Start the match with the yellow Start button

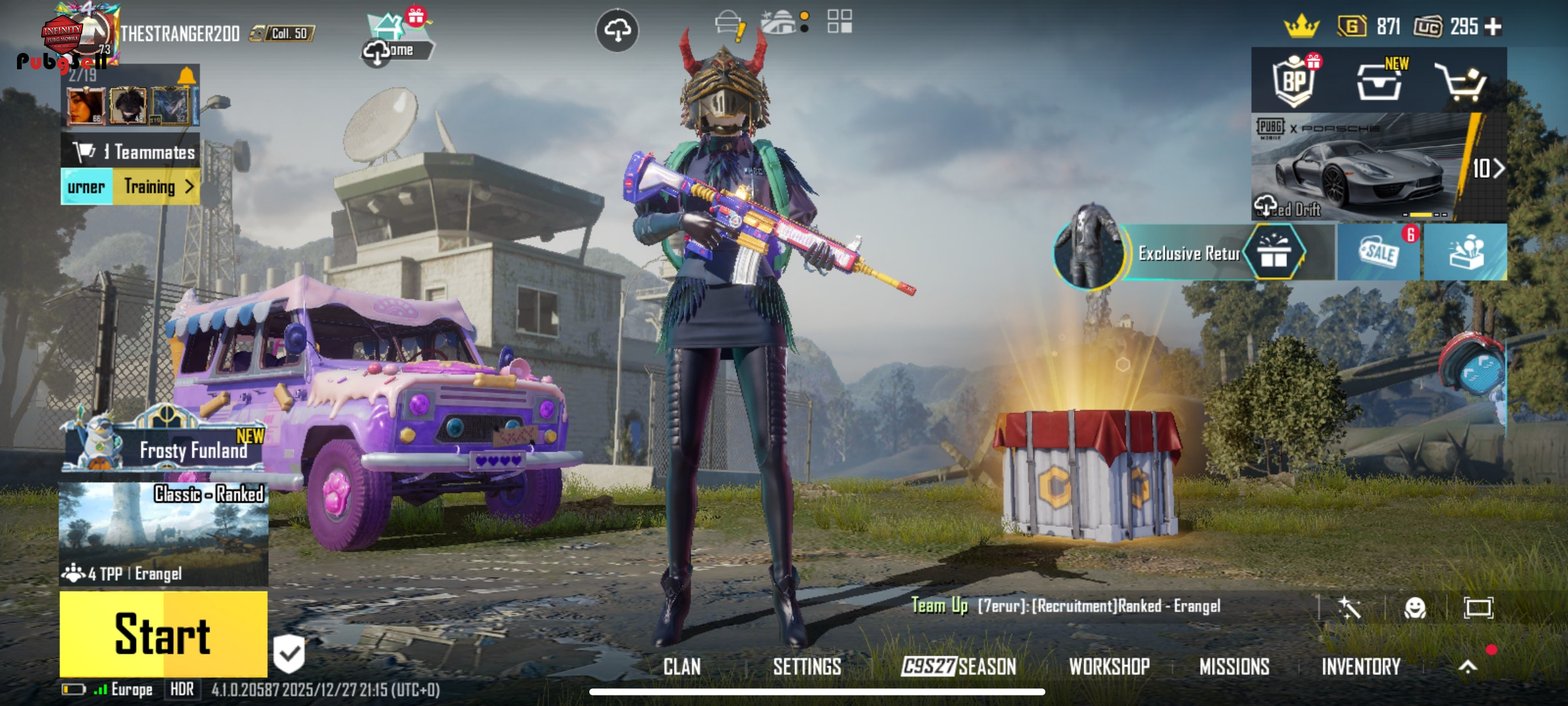(163, 633)
